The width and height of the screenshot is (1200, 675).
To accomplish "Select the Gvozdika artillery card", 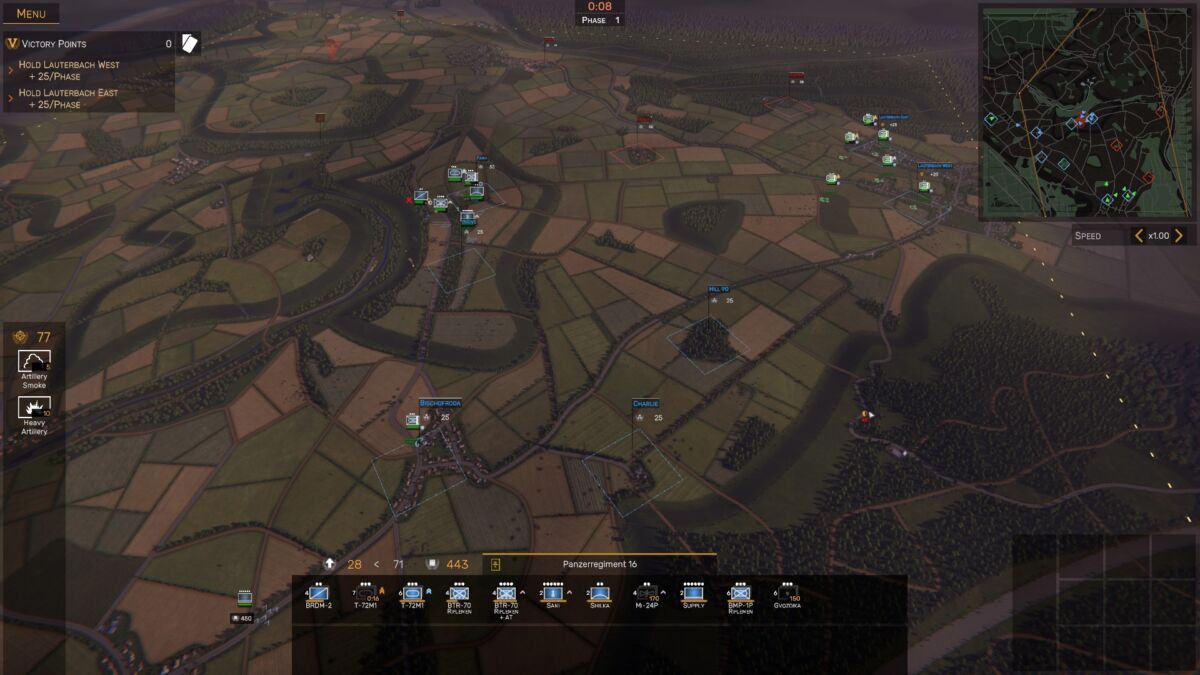I will [787, 595].
